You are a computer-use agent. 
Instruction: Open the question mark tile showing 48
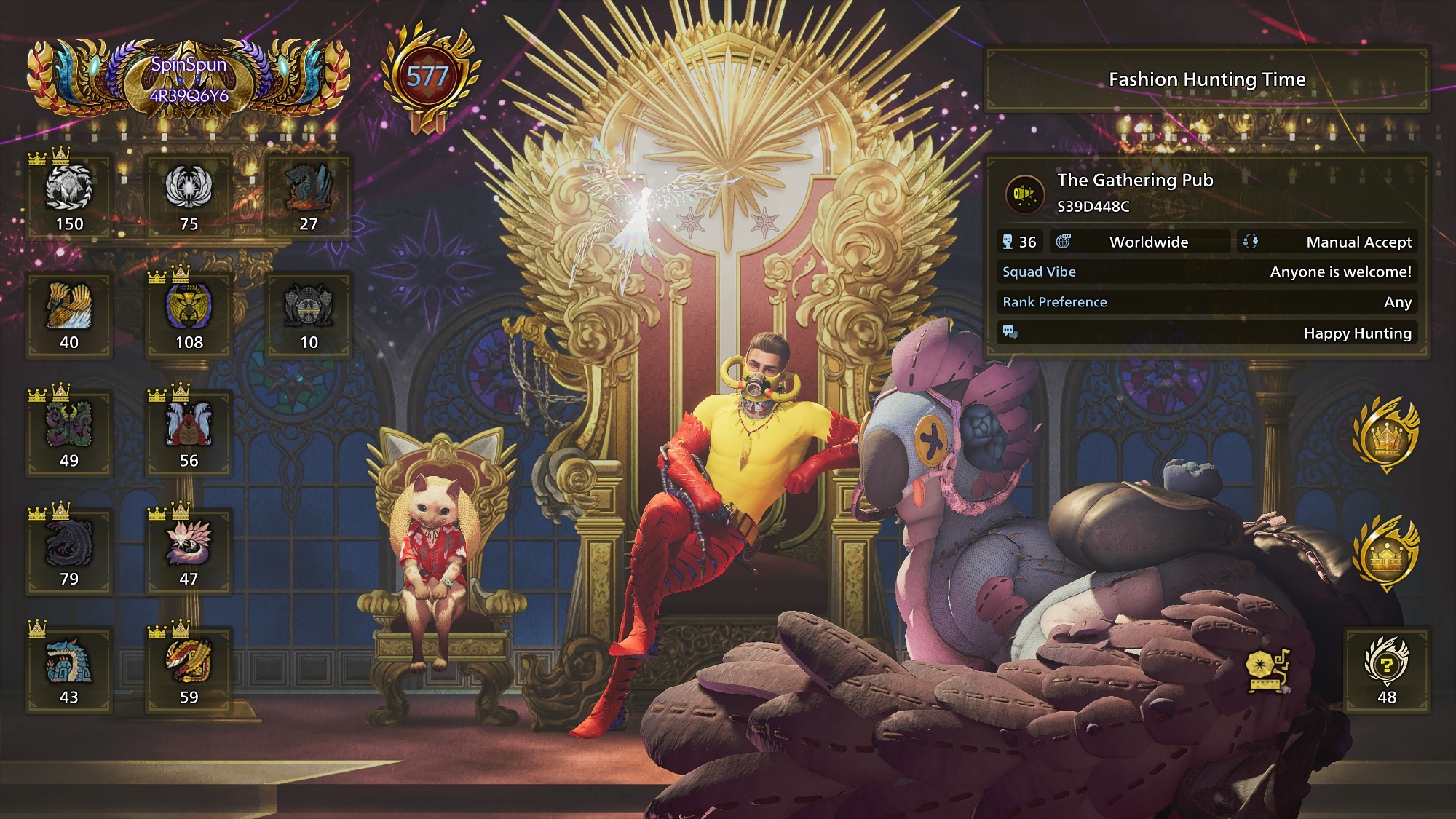pyautogui.click(x=1386, y=670)
